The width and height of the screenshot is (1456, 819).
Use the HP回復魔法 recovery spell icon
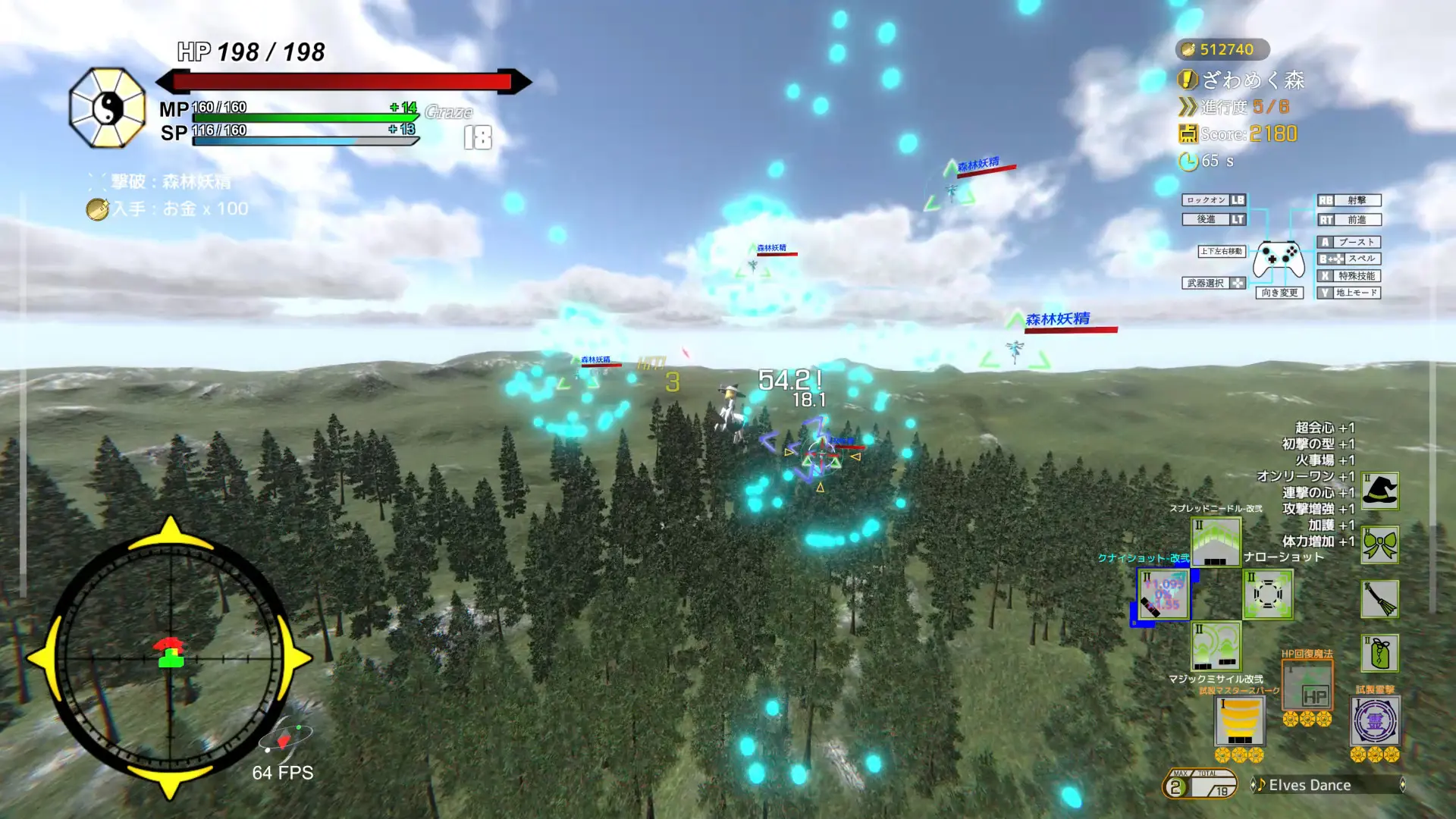(1308, 686)
